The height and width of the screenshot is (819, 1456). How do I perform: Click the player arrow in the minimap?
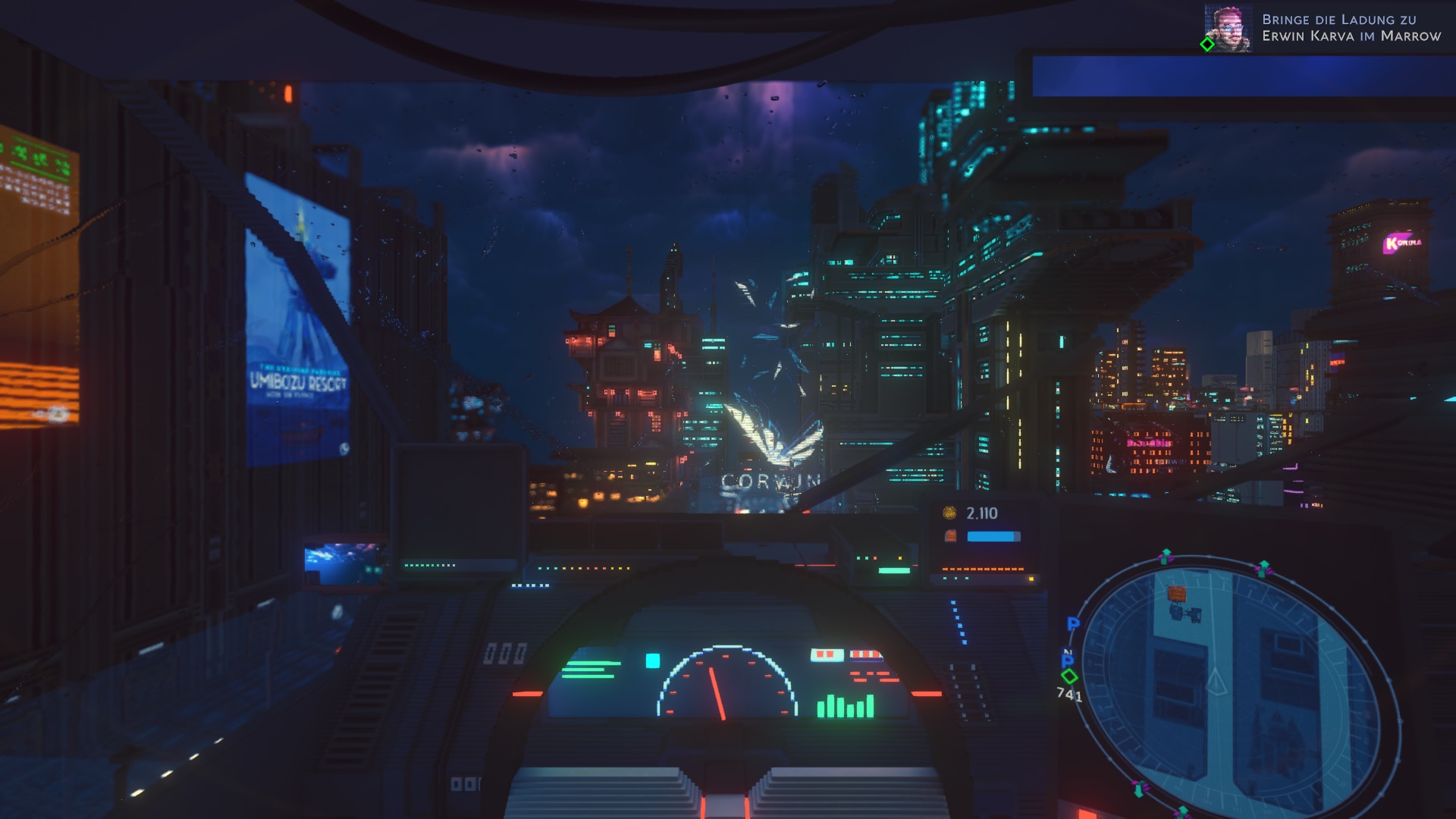tap(1216, 681)
